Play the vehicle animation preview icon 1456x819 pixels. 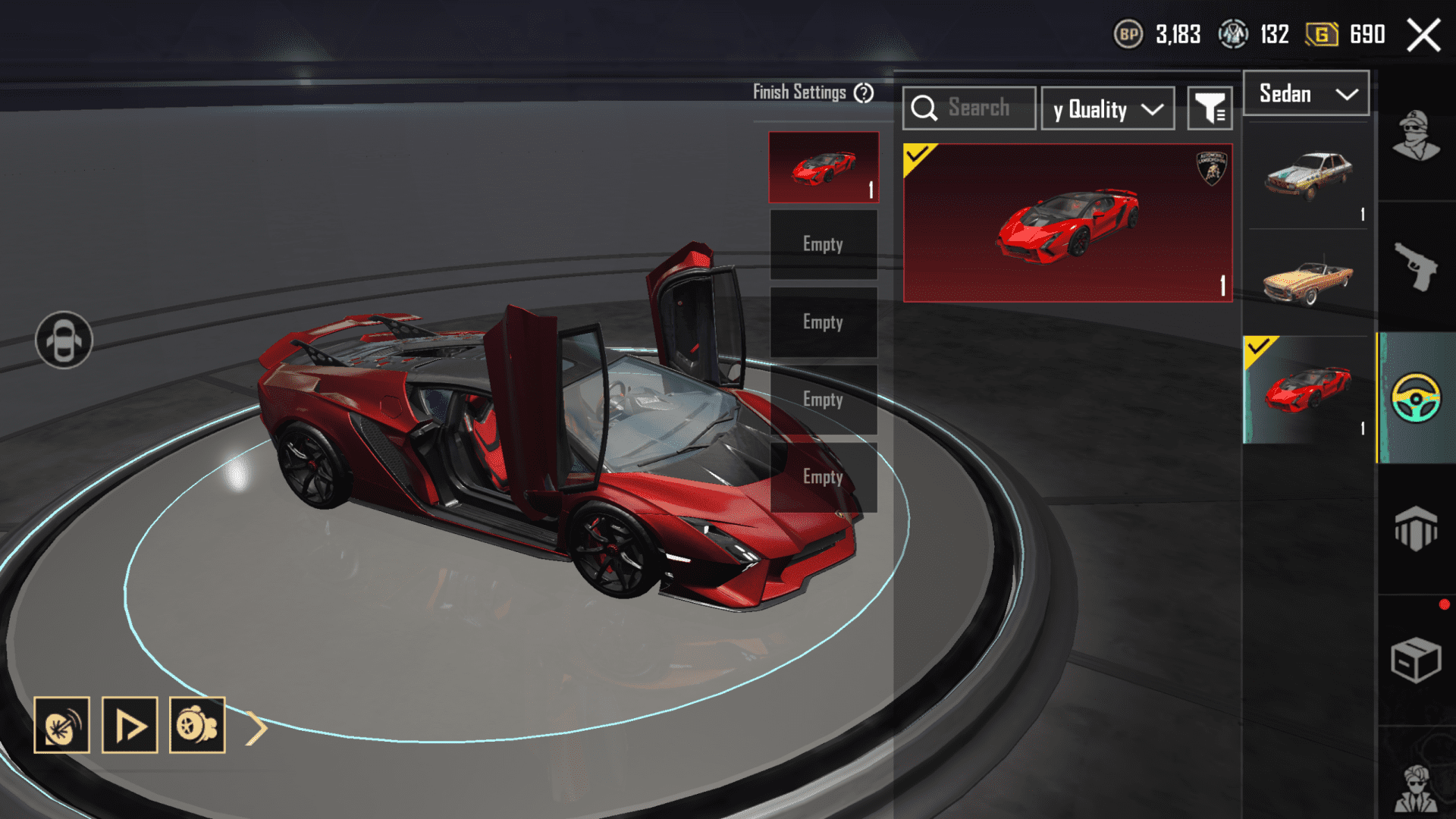(129, 725)
